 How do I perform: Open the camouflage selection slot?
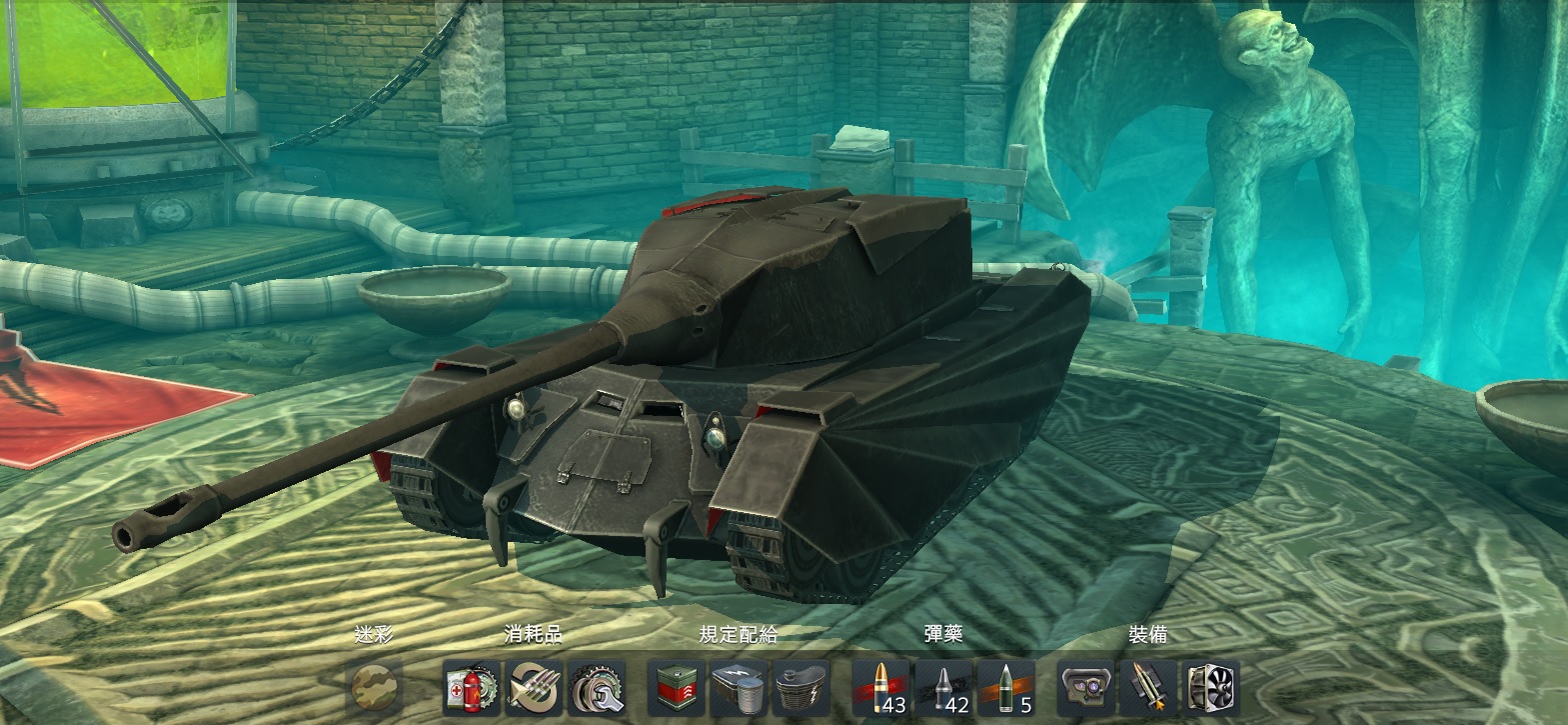376,688
